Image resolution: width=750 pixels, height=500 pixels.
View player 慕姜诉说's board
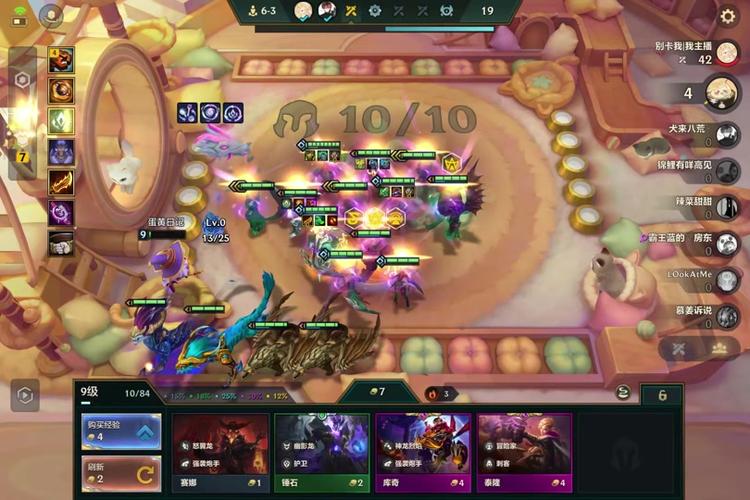coord(728,316)
